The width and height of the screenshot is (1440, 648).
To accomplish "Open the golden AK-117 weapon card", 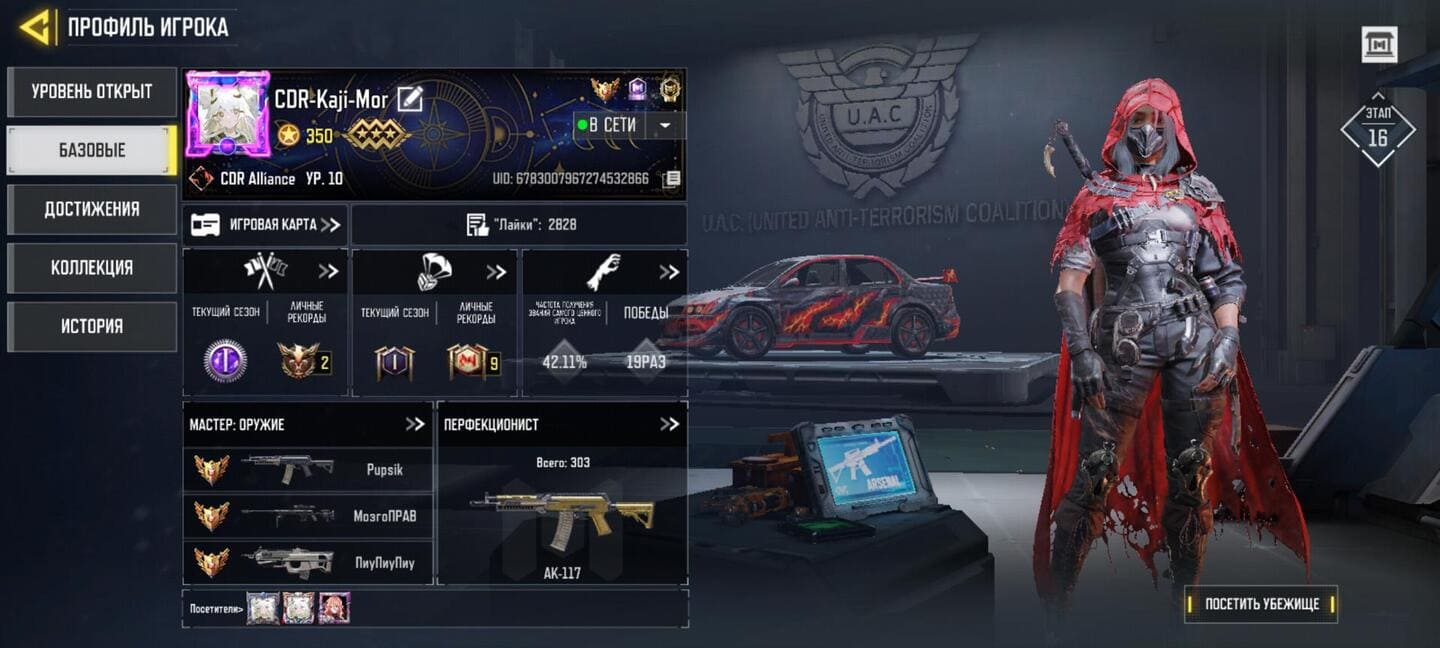I will tap(562, 520).
